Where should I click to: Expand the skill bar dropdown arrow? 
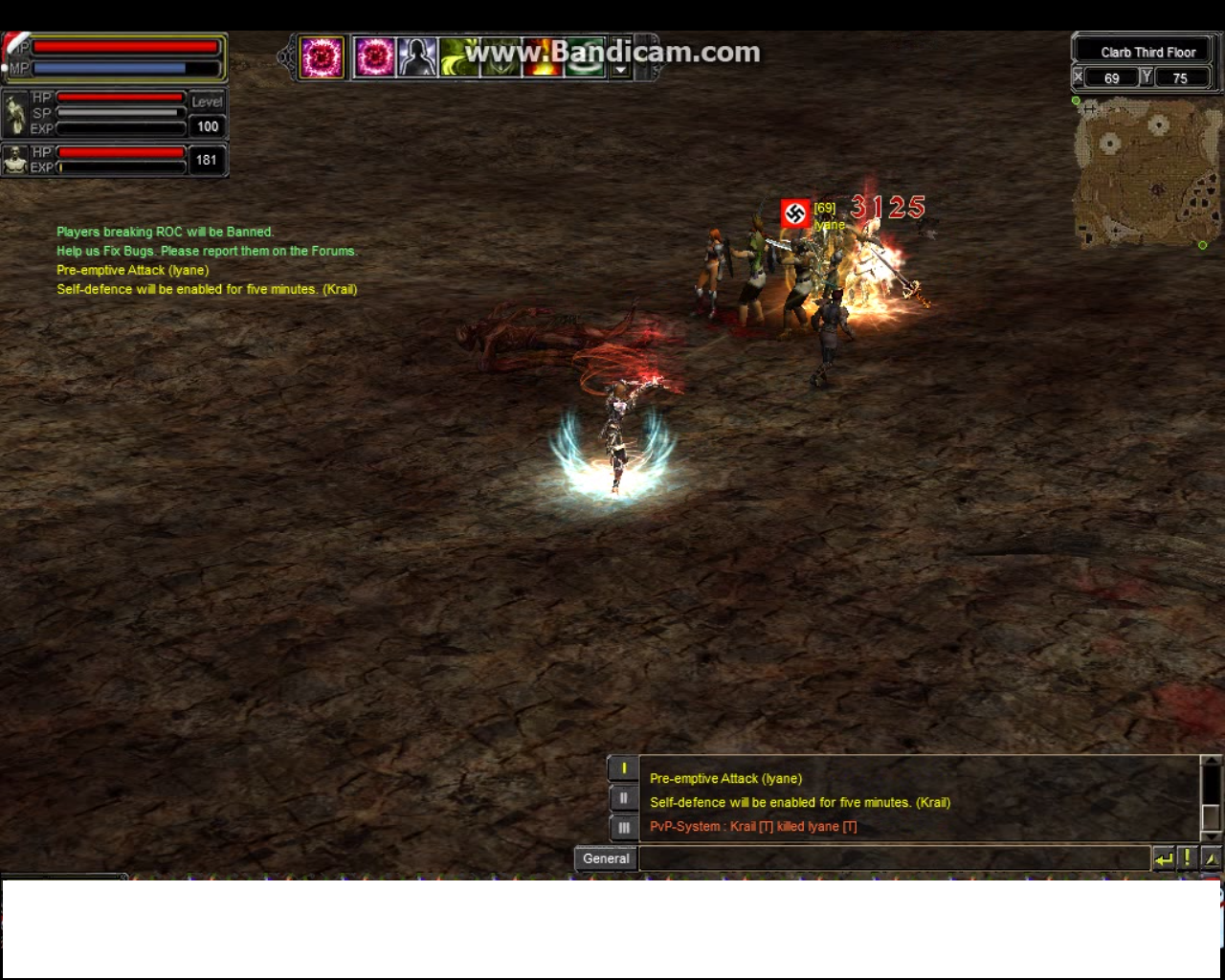620,70
